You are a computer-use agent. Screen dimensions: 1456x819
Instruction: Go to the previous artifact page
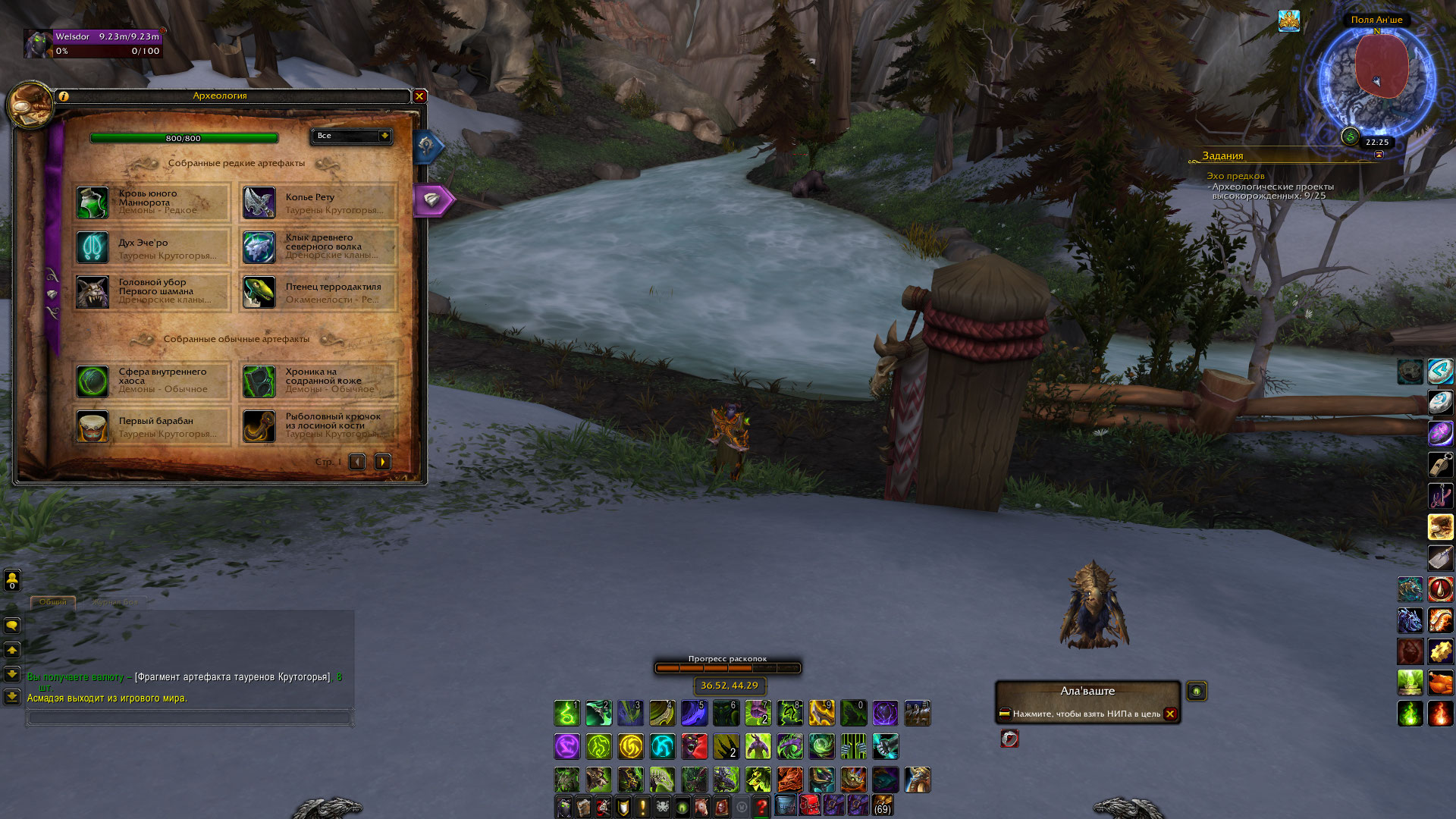click(357, 462)
